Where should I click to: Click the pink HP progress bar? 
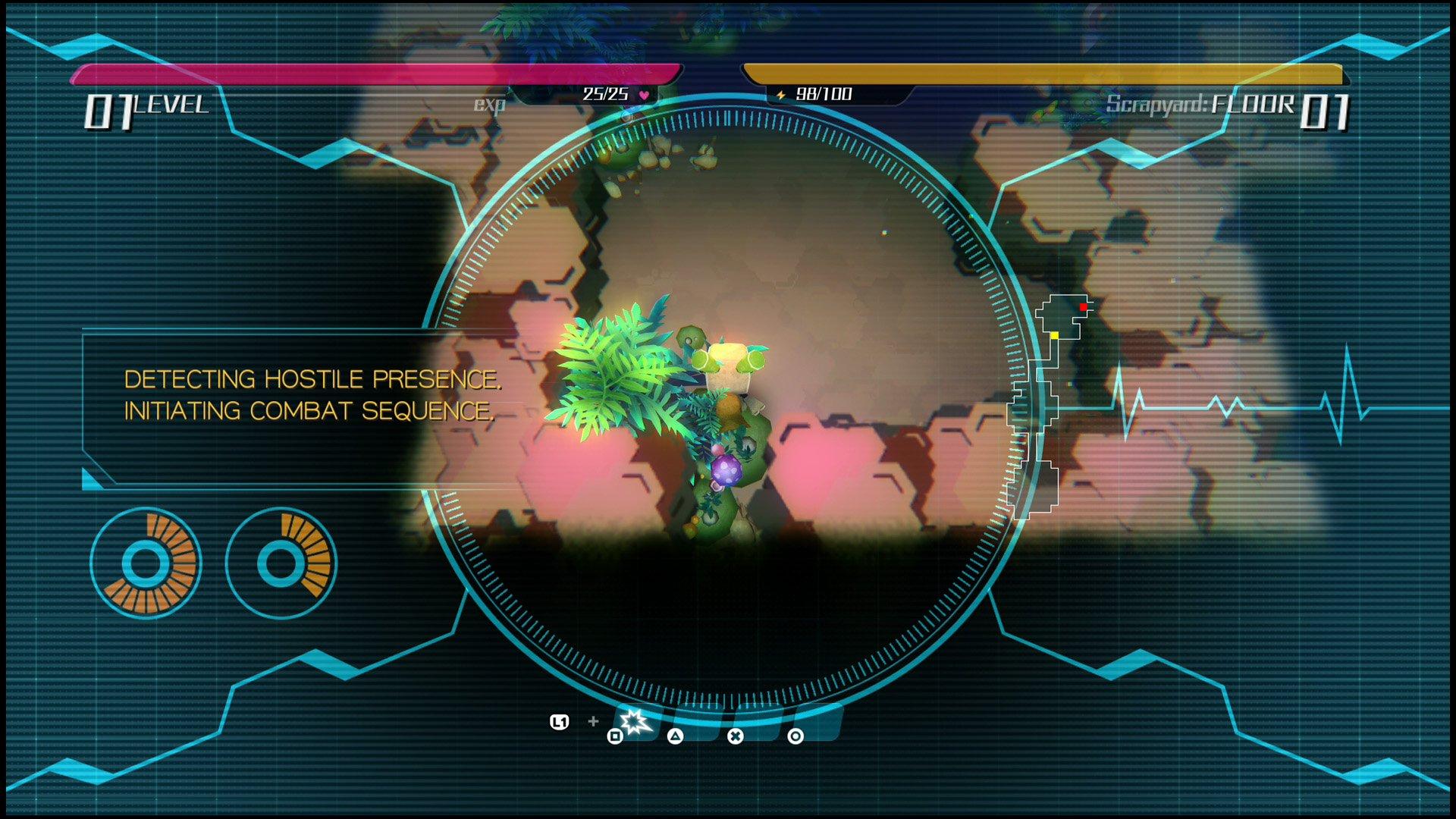pyautogui.click(x=379, y=74)
